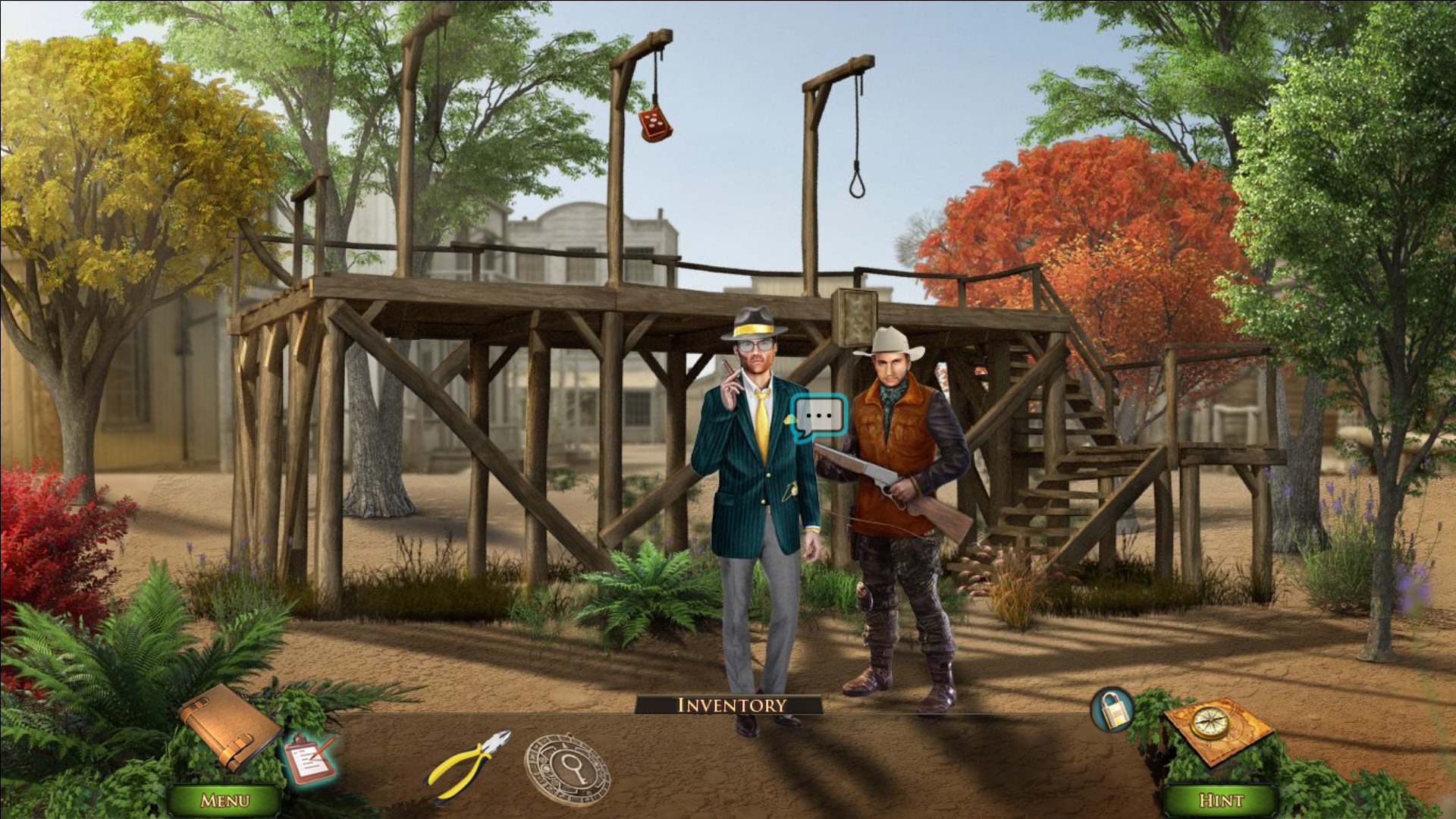Click the hanging red dice box
The height and width of the screenshot is (819, 1456).
click(654, 126)
